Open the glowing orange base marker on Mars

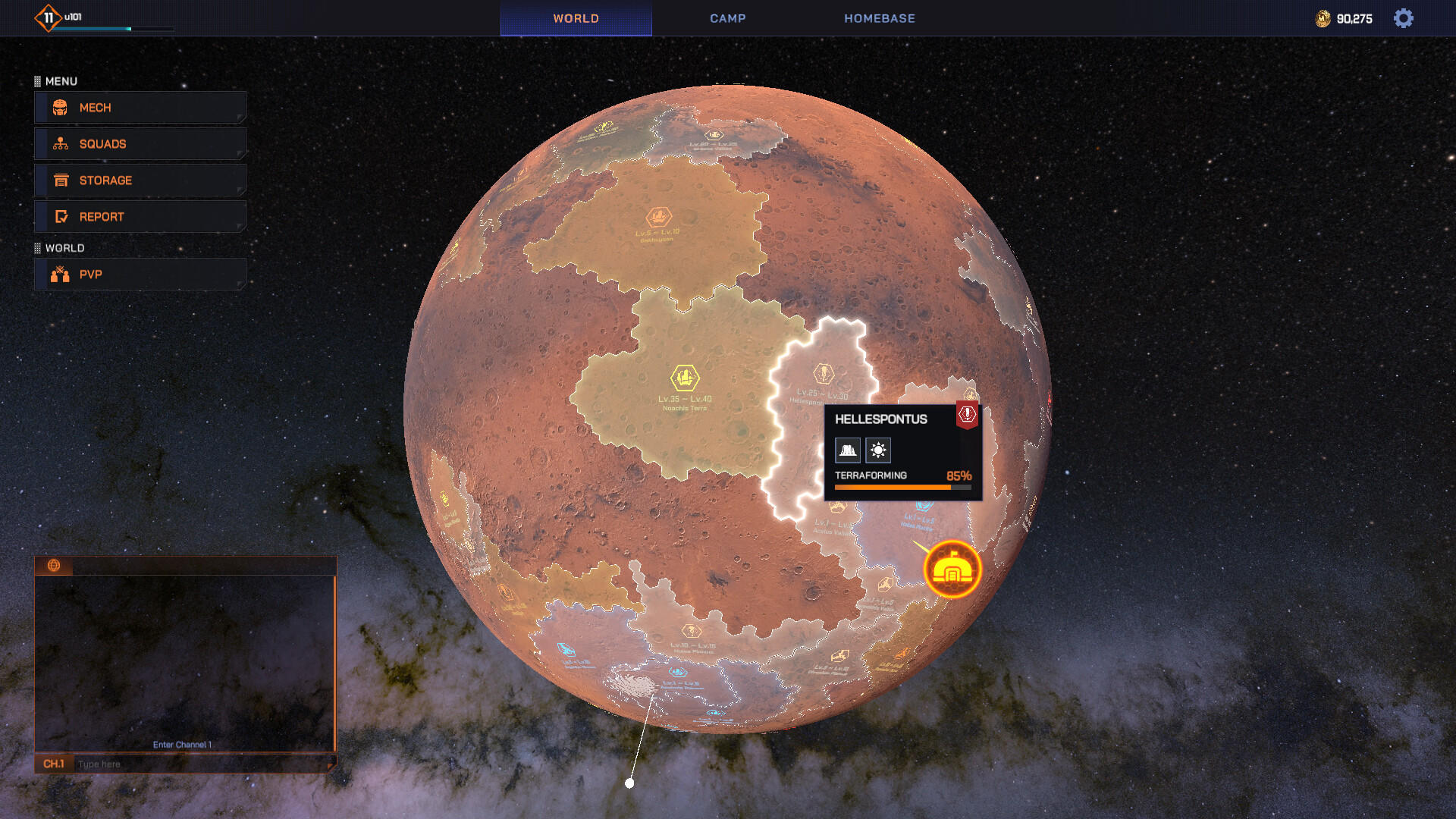point(952,568)
